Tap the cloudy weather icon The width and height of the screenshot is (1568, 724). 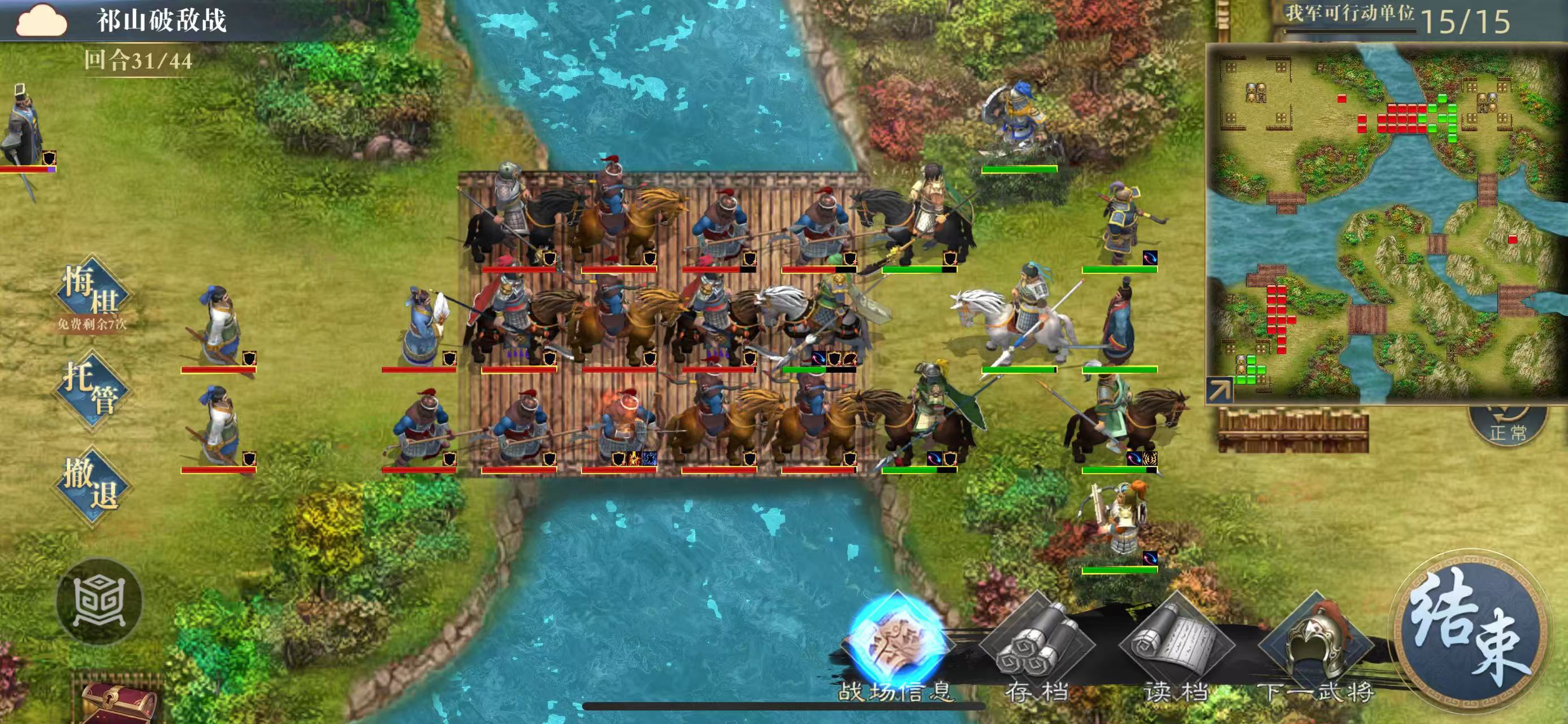click(41, 20)
